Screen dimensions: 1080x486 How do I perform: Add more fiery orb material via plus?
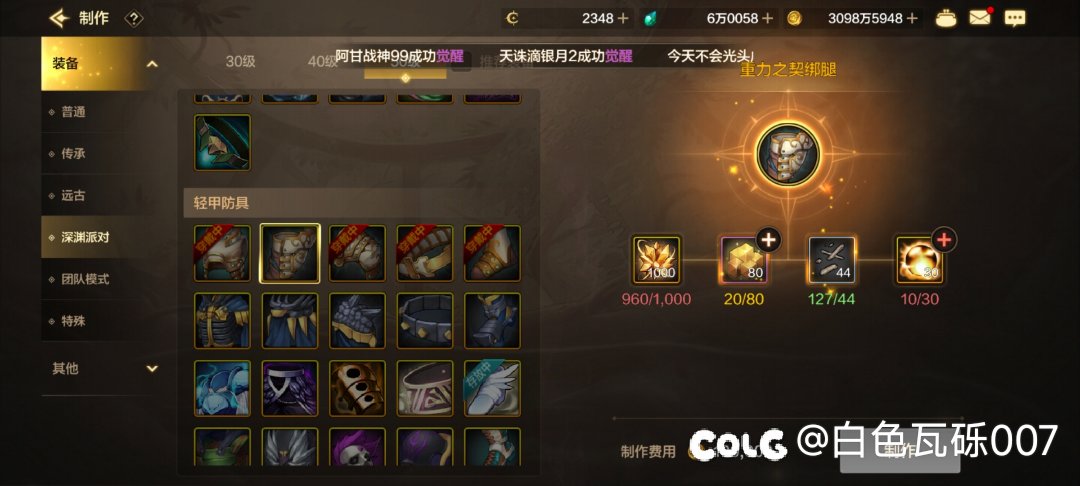[x=943, y=239]
